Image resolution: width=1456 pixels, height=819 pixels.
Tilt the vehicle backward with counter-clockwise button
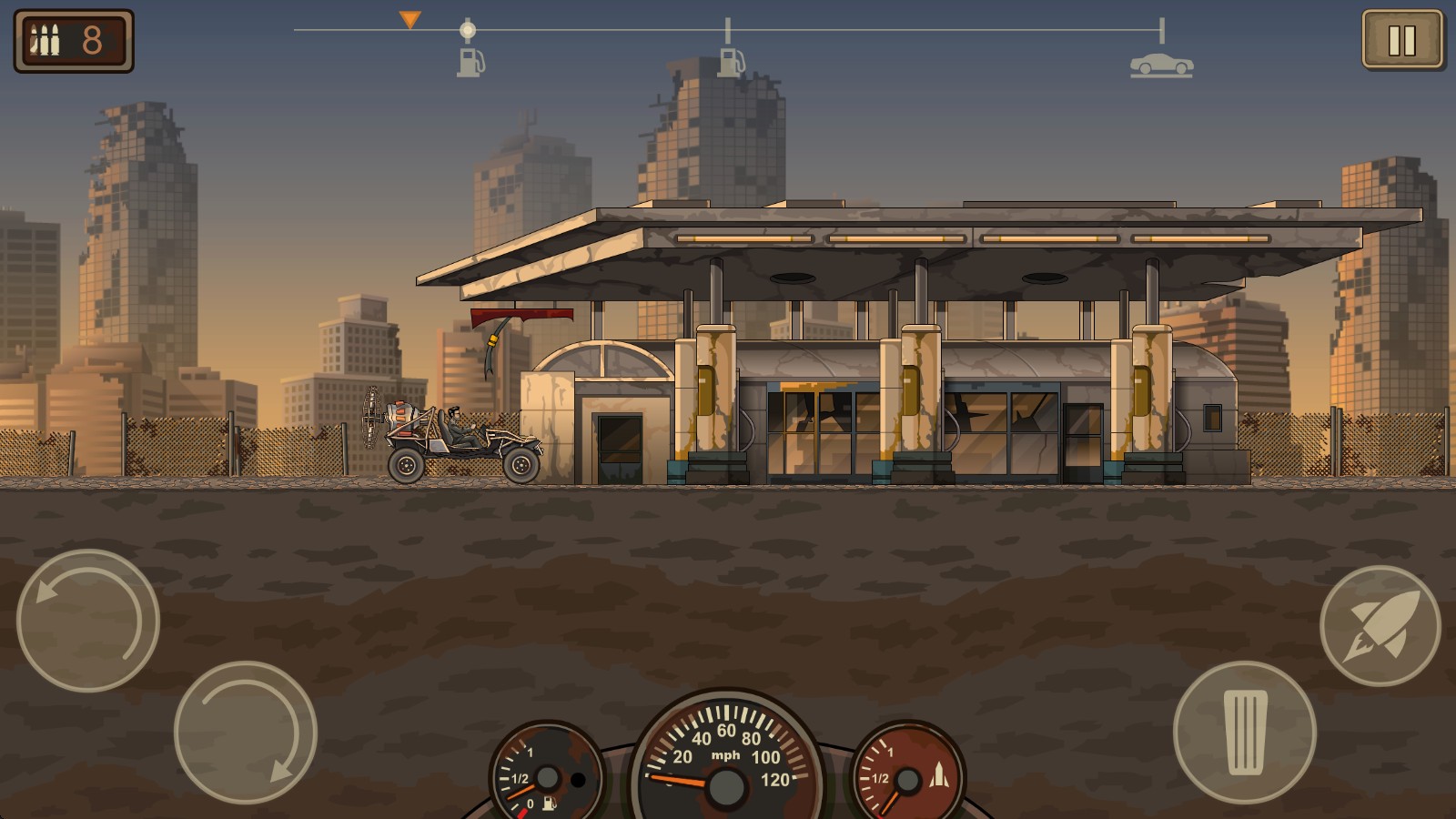(88, 621)
